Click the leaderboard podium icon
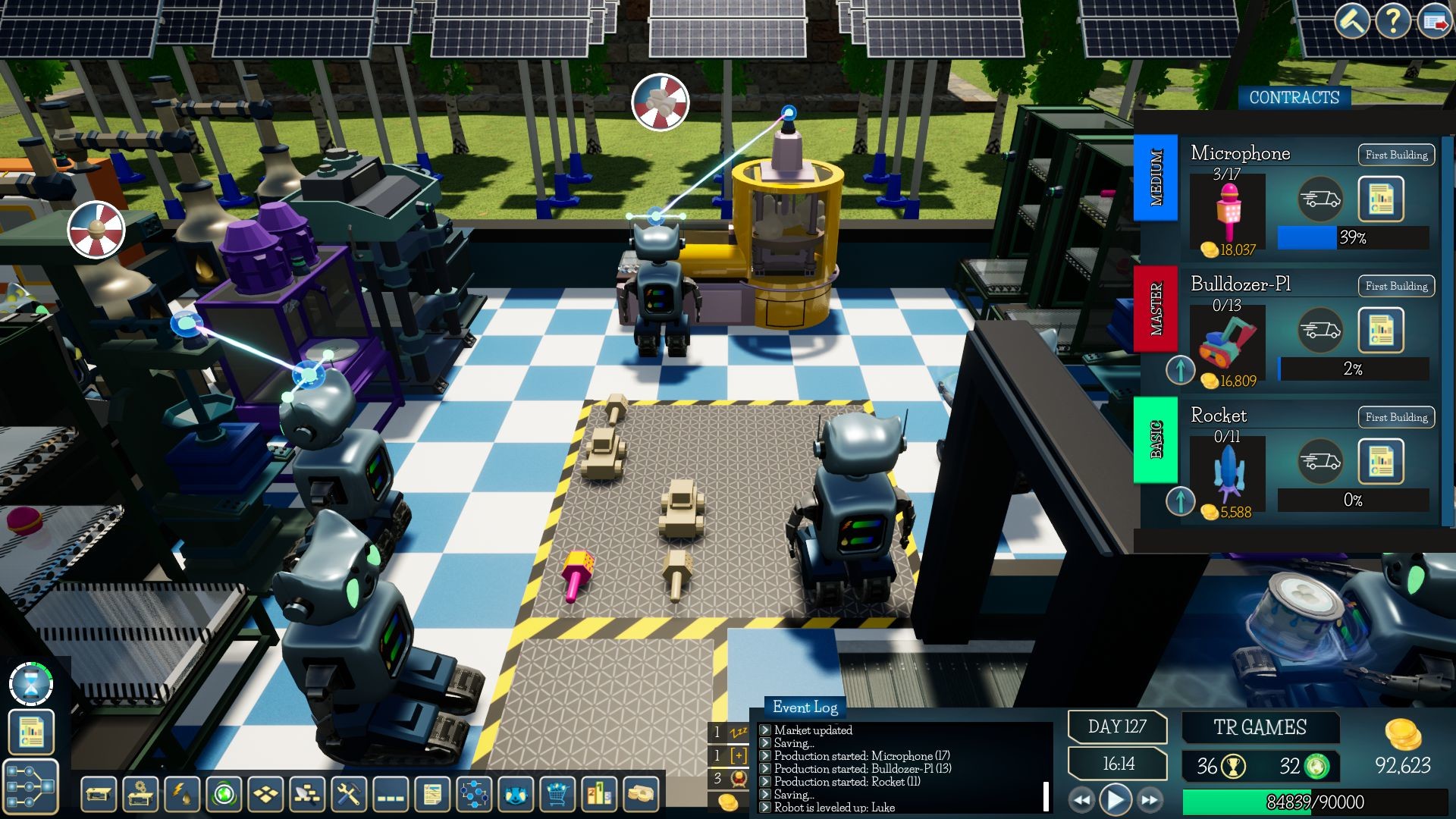 (598, 795)
